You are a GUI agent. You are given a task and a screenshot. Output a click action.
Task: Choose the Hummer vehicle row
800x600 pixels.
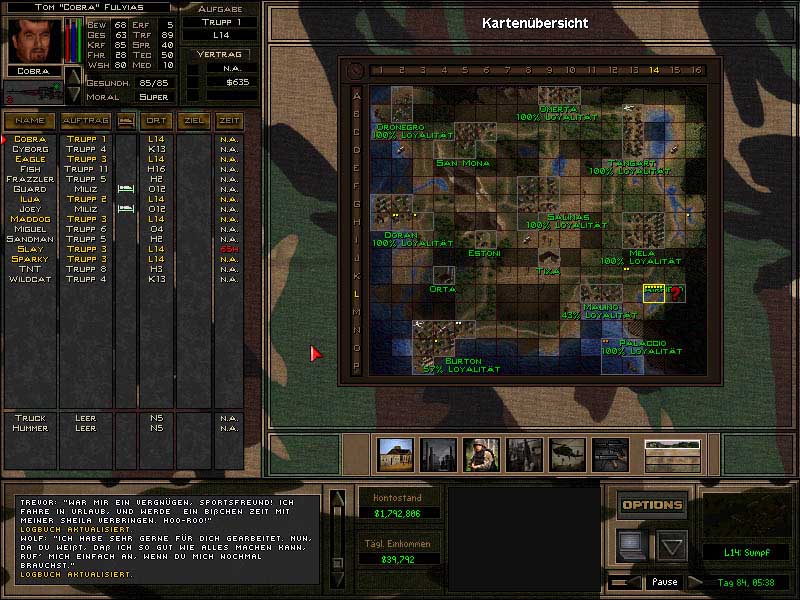click(30, 428)
